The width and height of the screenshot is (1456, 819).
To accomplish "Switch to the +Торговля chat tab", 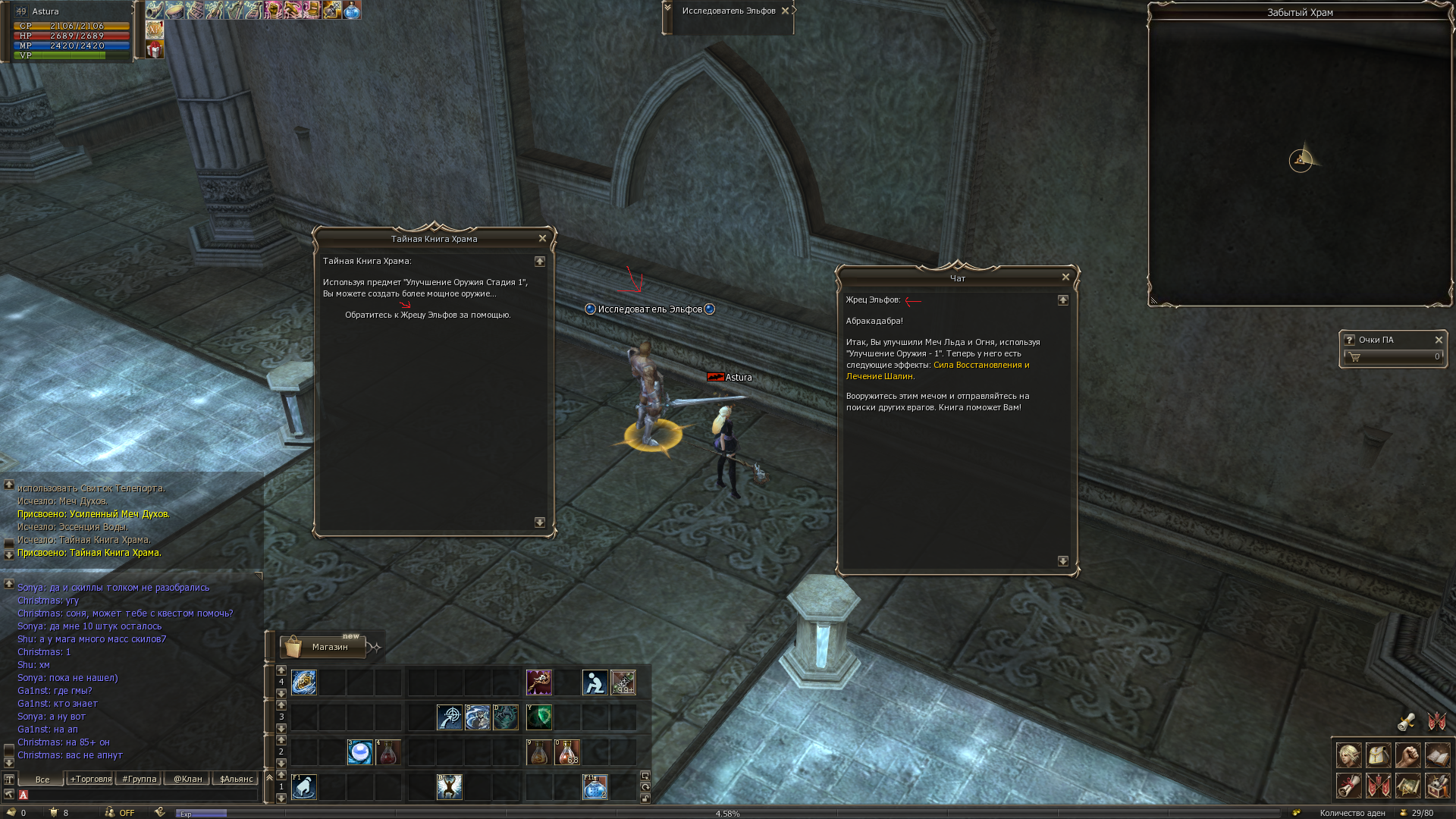I will [91, 779].
